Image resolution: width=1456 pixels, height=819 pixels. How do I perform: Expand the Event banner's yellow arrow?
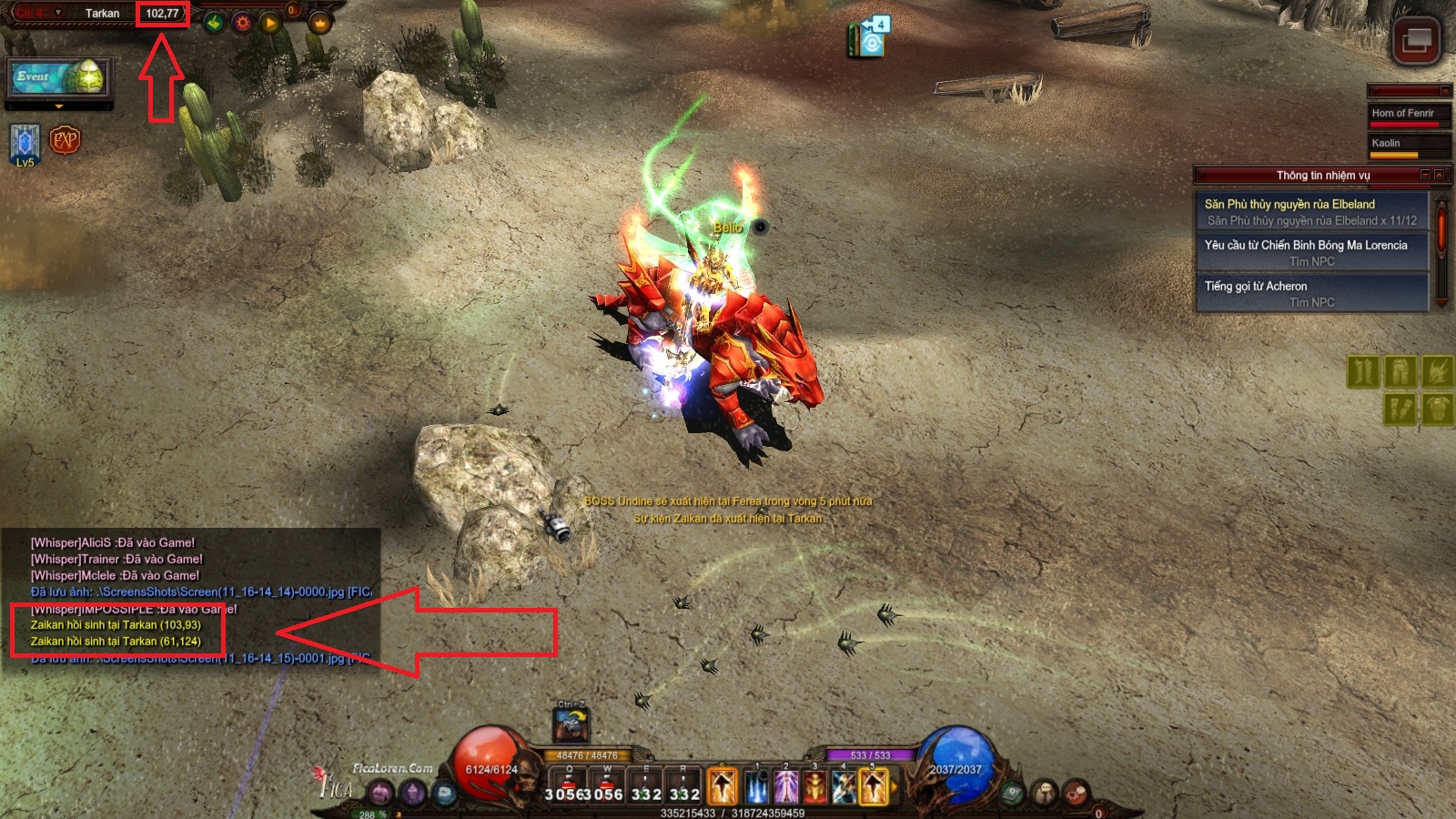click(x=60, y=106)
